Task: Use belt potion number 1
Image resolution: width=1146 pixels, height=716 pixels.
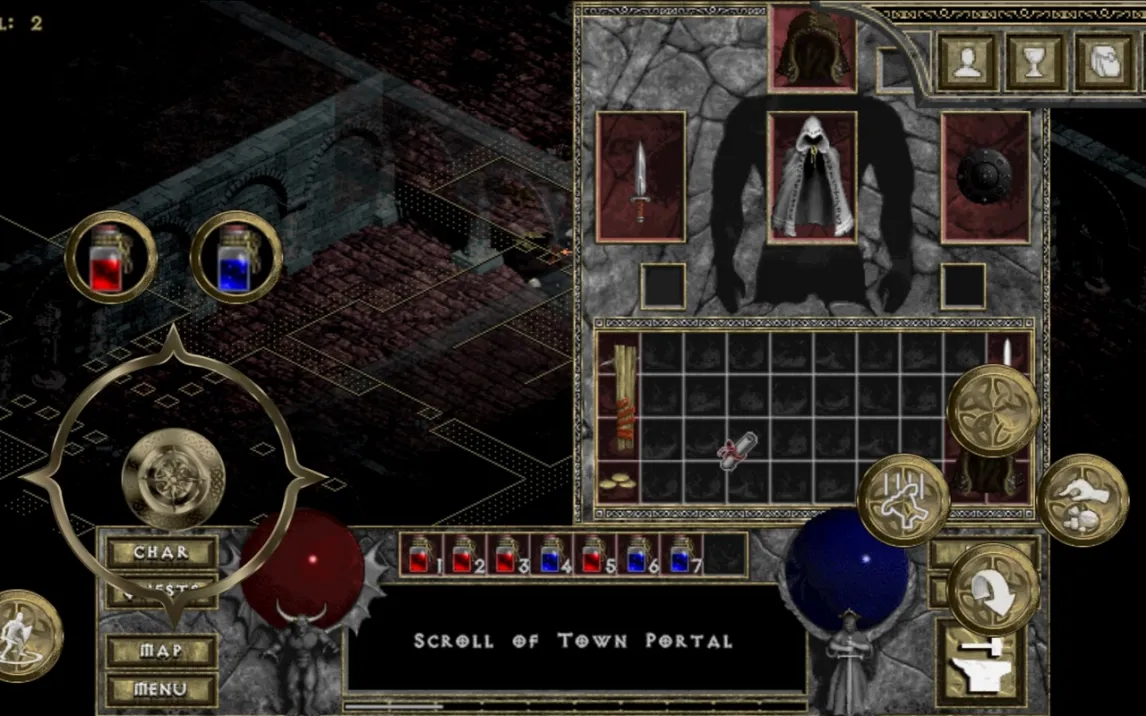Action: click(420, 555)
